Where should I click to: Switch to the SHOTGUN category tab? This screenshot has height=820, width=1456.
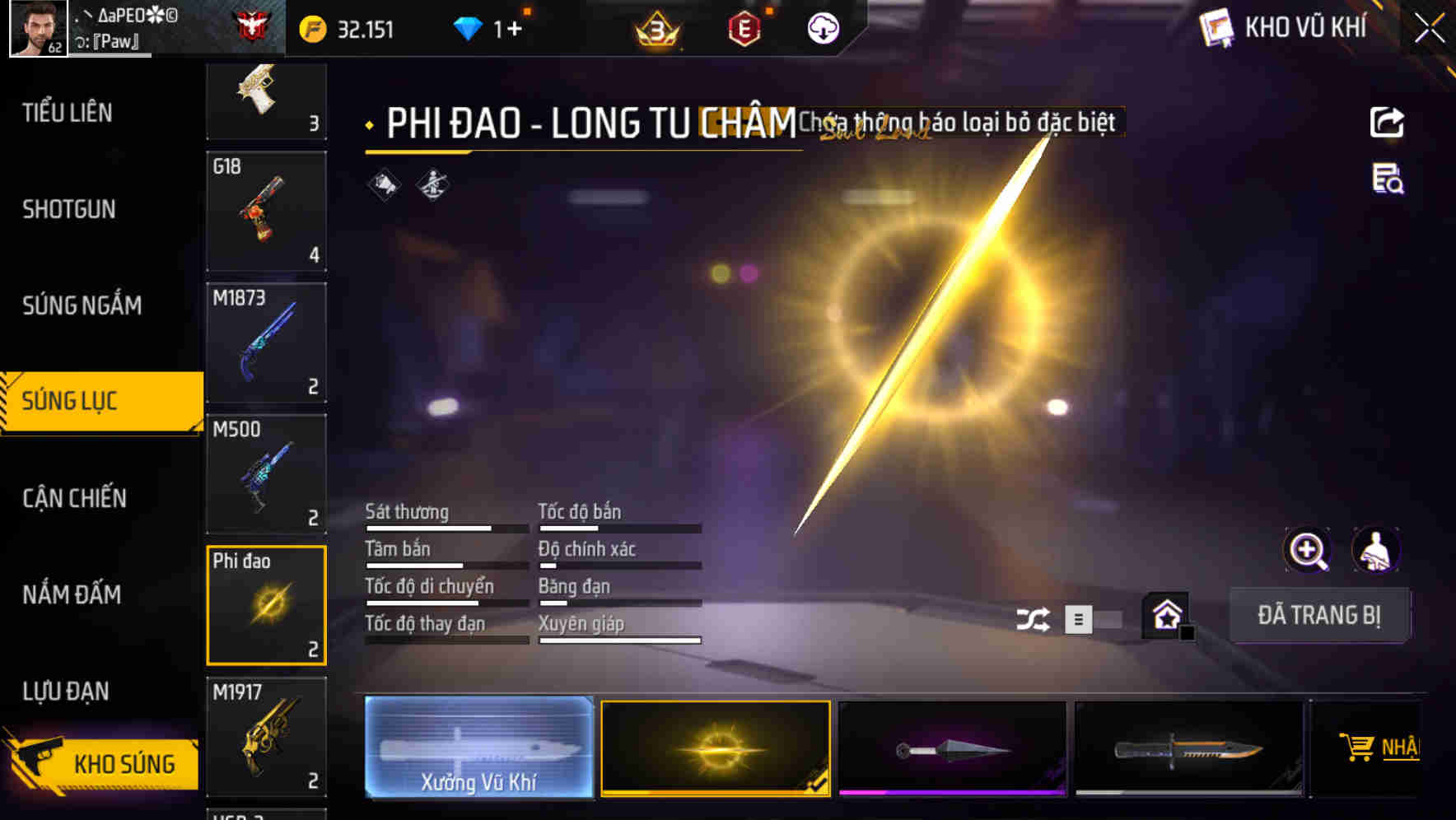[x=70, y=210]
